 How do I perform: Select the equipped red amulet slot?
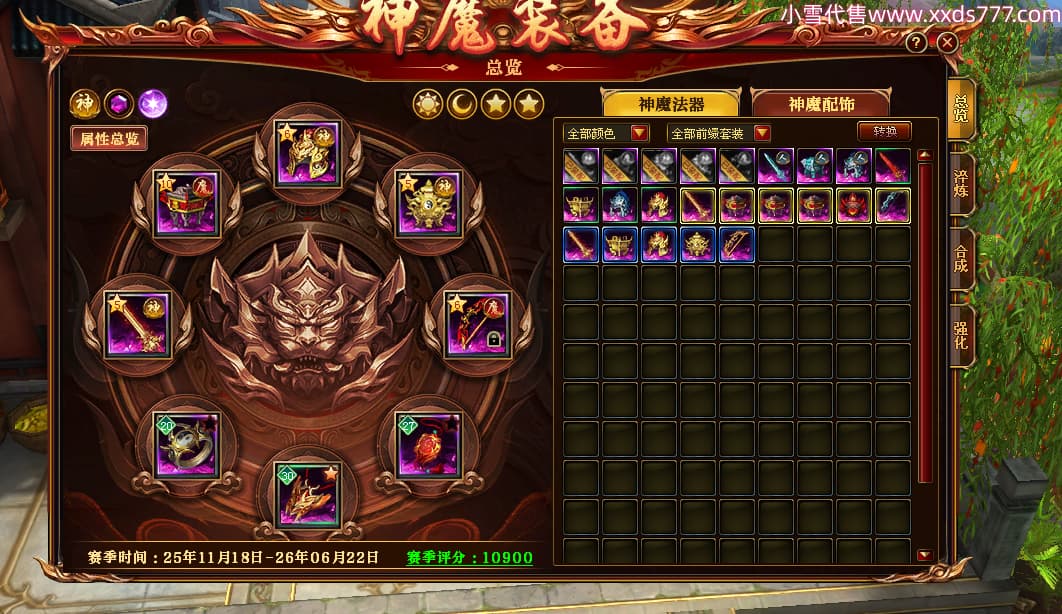click(428, 444)
